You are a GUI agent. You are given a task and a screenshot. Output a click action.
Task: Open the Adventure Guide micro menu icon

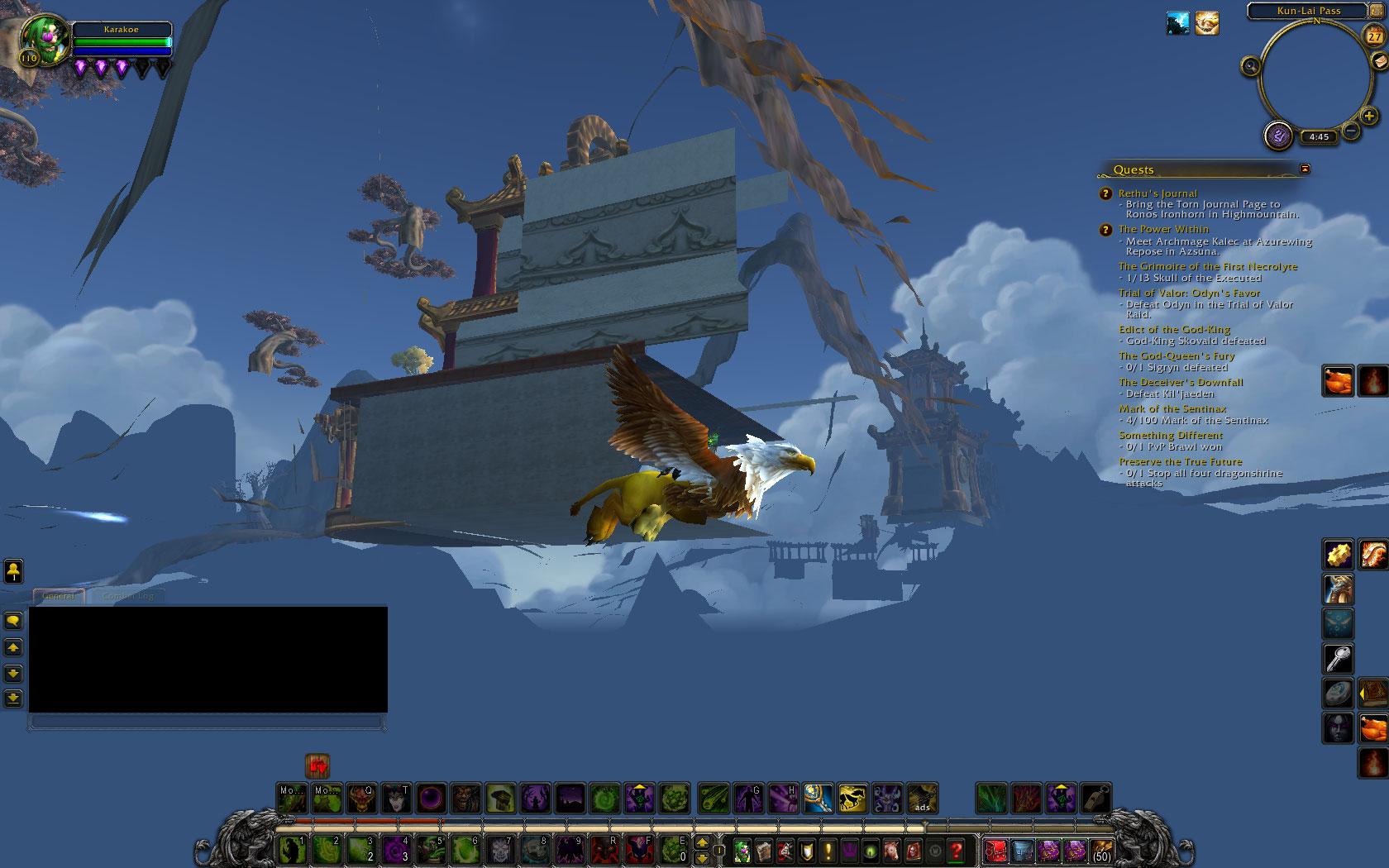pos(913,851)
